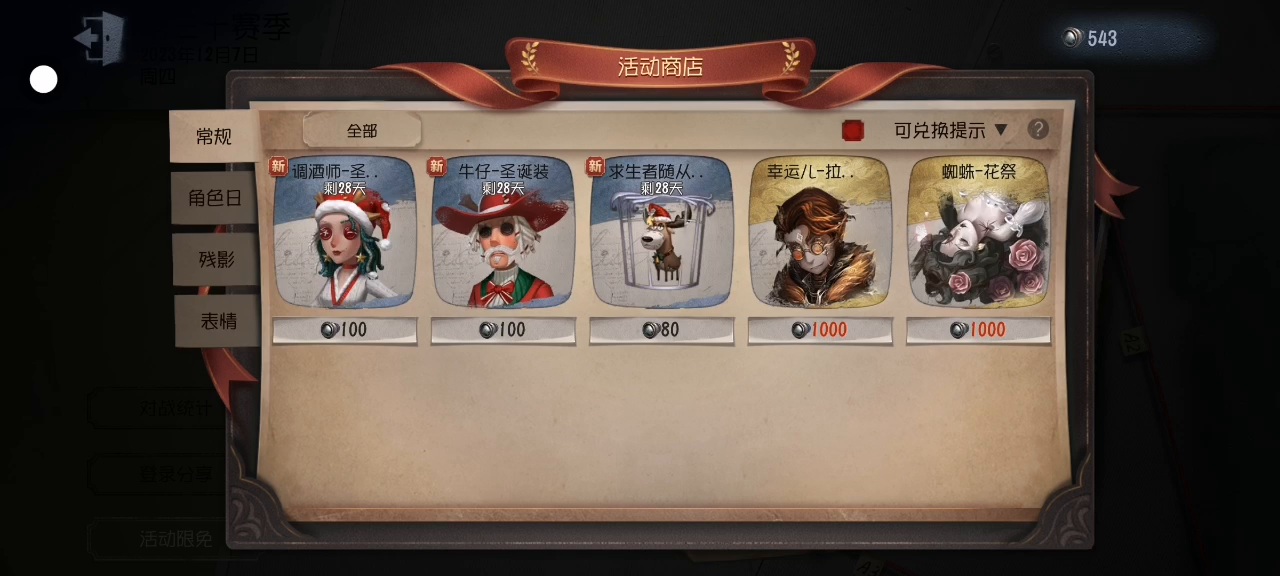The width and height of the screenshot is (1280, 576).
Task: Choose the 求生者随从 reindeer pet item
Action: 661,233
